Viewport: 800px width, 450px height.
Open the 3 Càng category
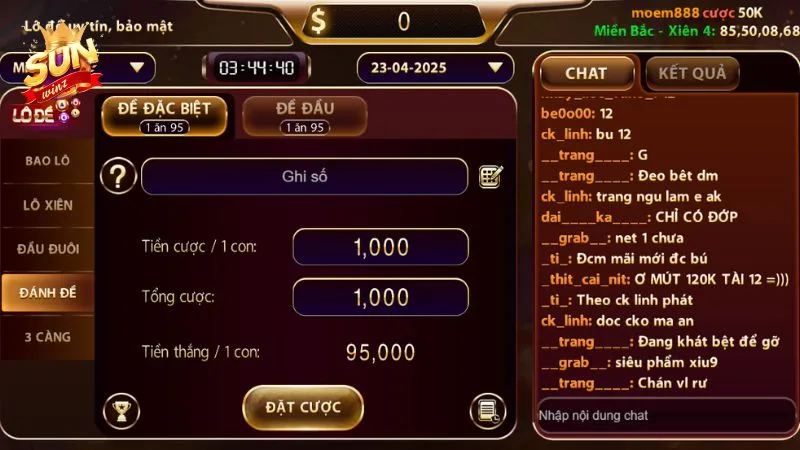48,337
